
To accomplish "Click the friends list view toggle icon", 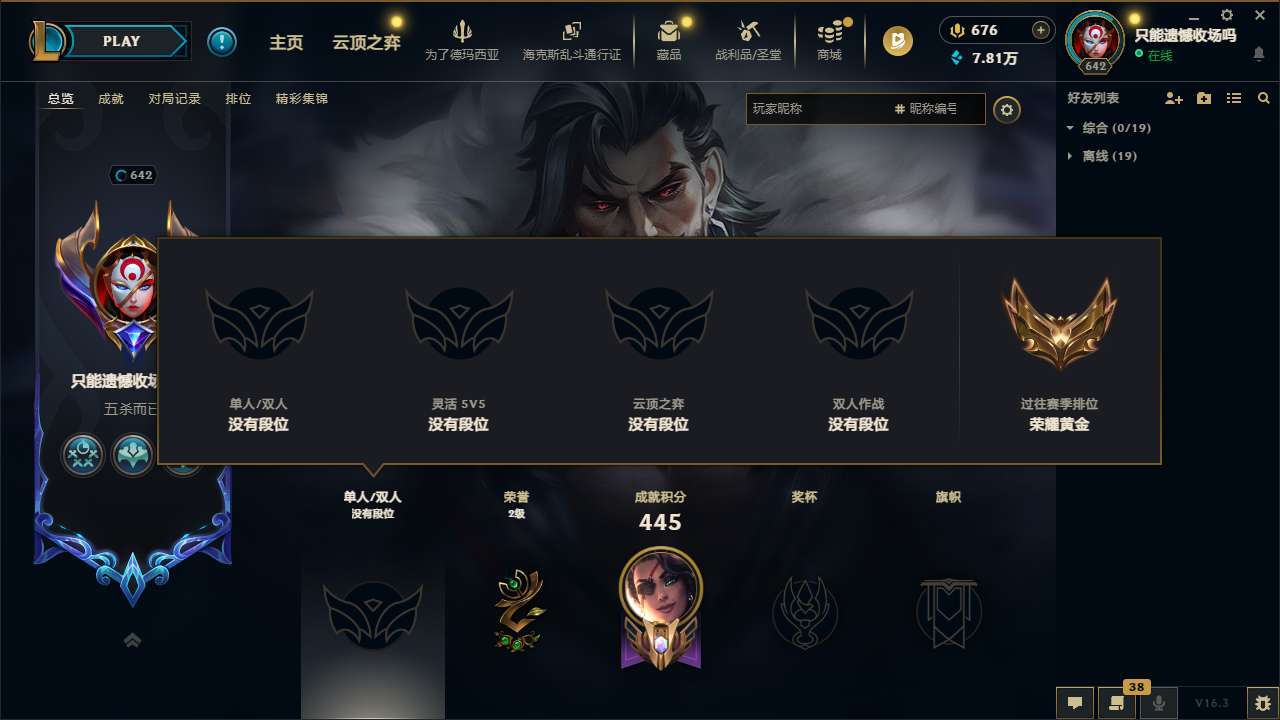I will pyautogui.click(x=1233, y=98).
